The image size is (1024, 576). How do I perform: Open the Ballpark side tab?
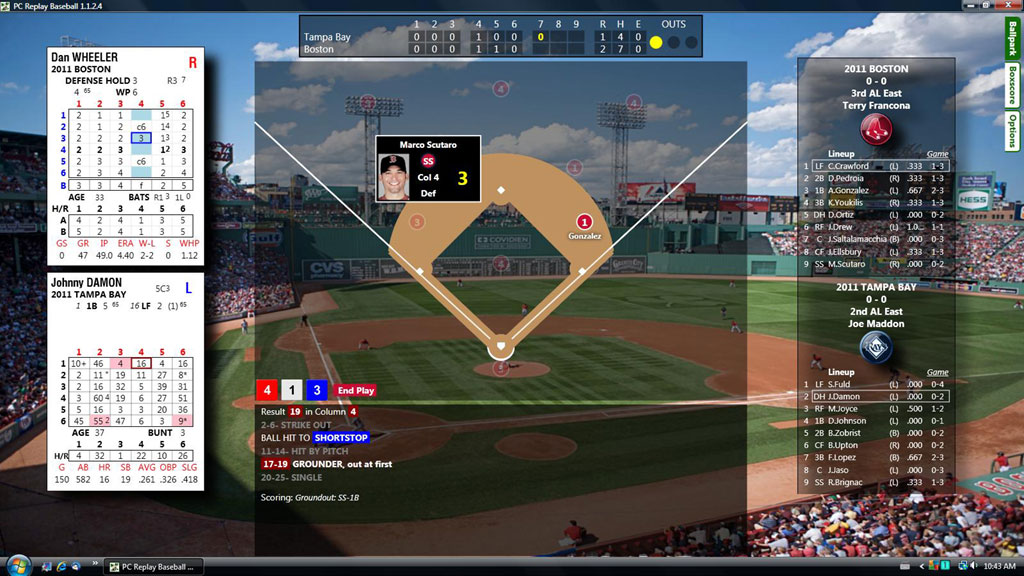(x=1011, y=40)
